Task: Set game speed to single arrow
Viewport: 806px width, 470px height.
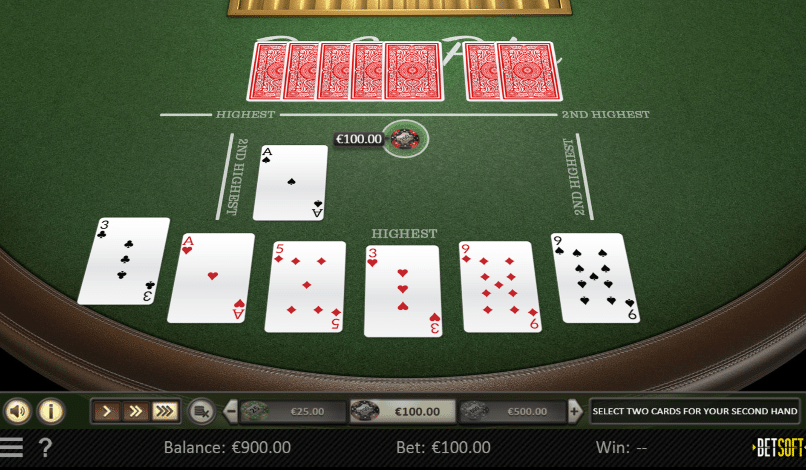Action: tap(107, 411)
